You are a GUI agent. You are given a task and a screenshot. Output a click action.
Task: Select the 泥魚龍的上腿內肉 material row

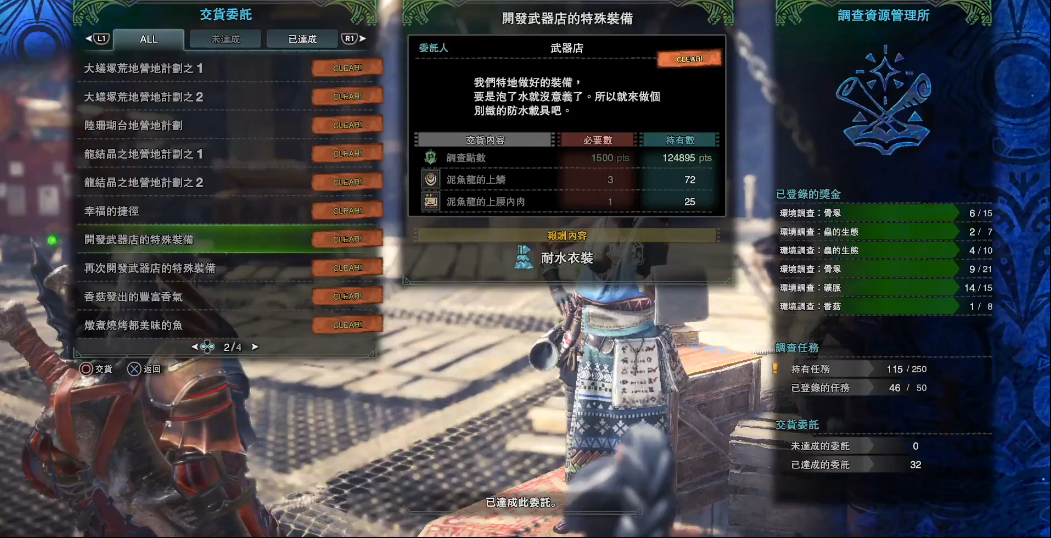click(x=566, y=202)
